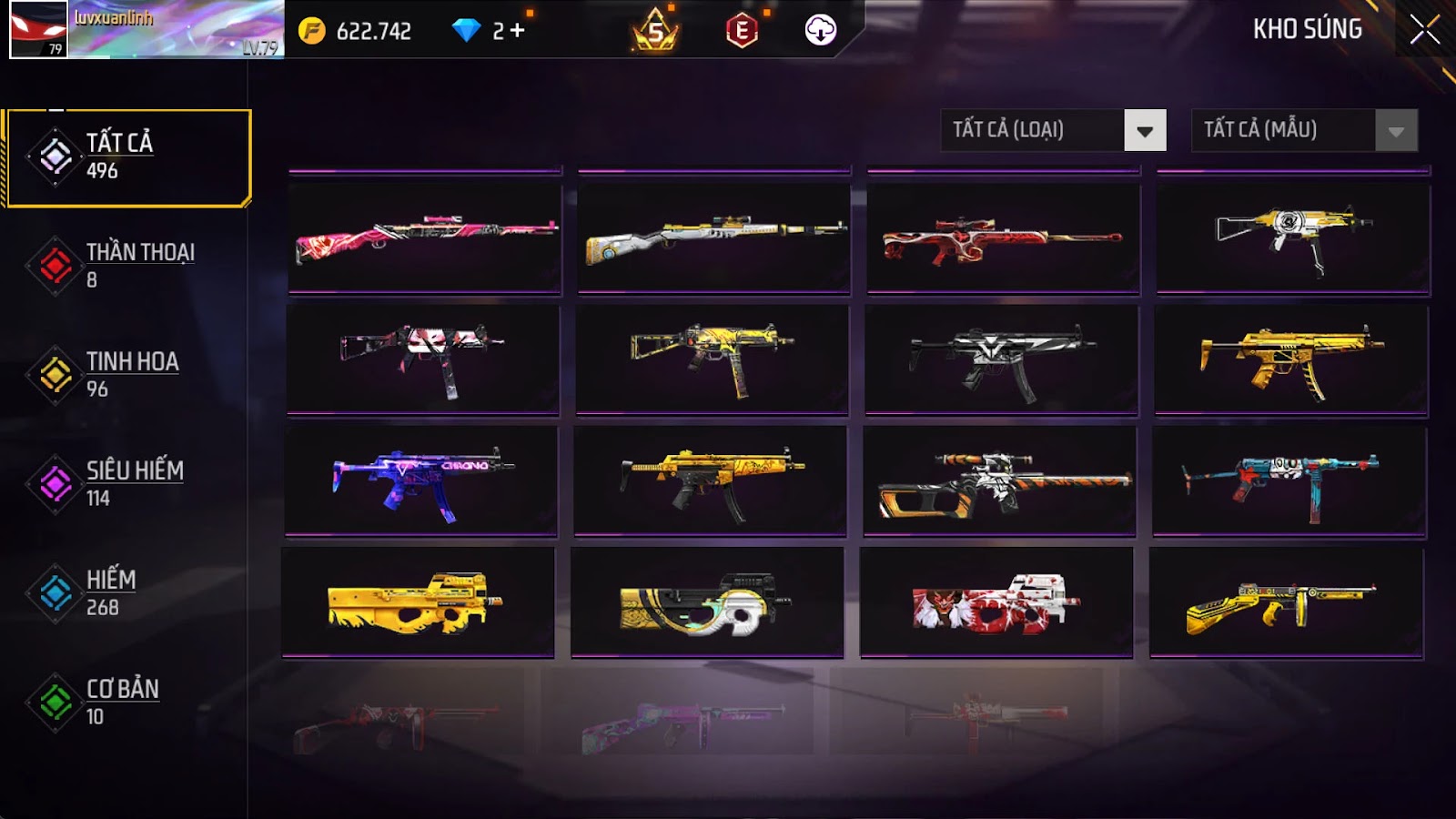Image resolution: width=1456 pixels, height=819 pixels.
Task: Choose the blue-purple MP5 skin
Action: 421,480
